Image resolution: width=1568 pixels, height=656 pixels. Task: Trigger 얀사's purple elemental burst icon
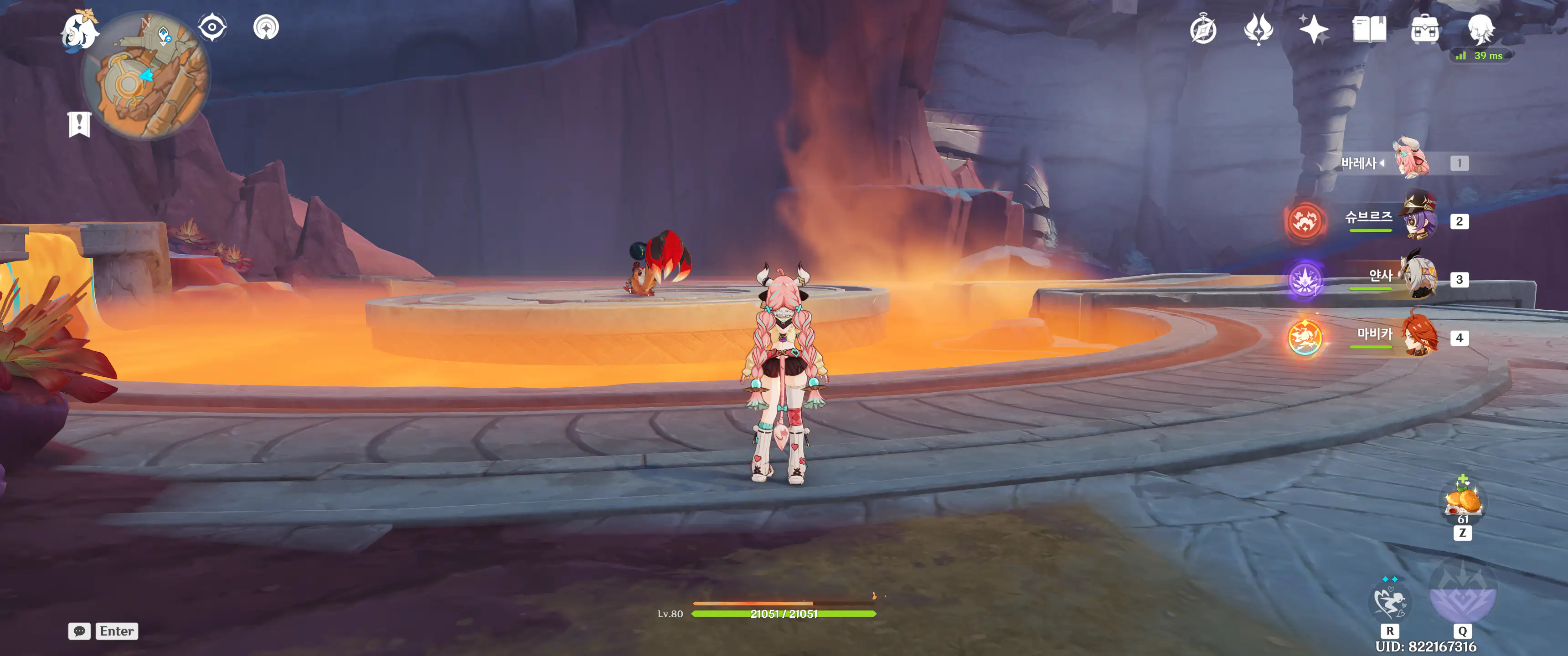[1305, 280]
